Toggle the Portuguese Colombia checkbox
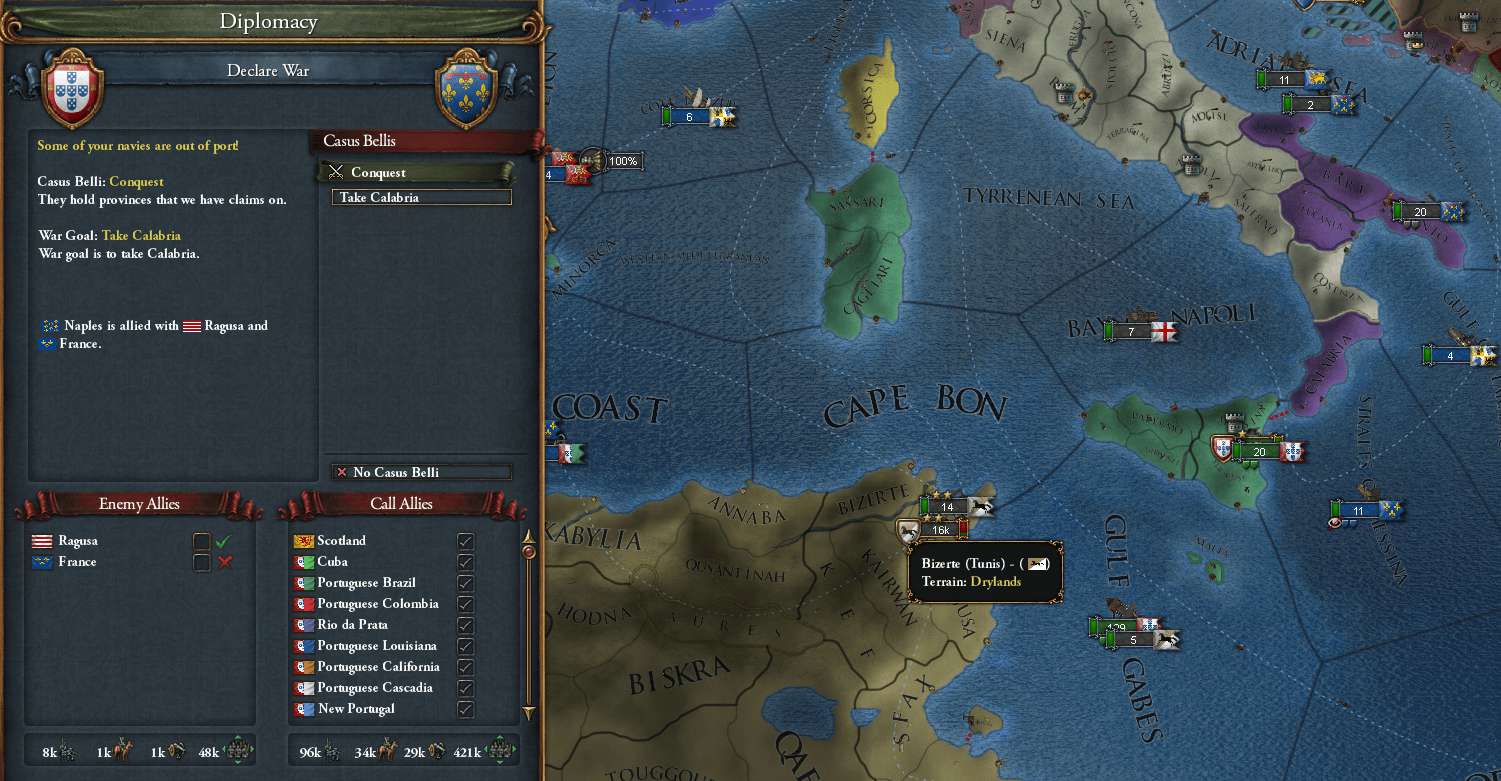Image resolution: width=1501 pixels, height=781 pixels. tap(465, 604)
